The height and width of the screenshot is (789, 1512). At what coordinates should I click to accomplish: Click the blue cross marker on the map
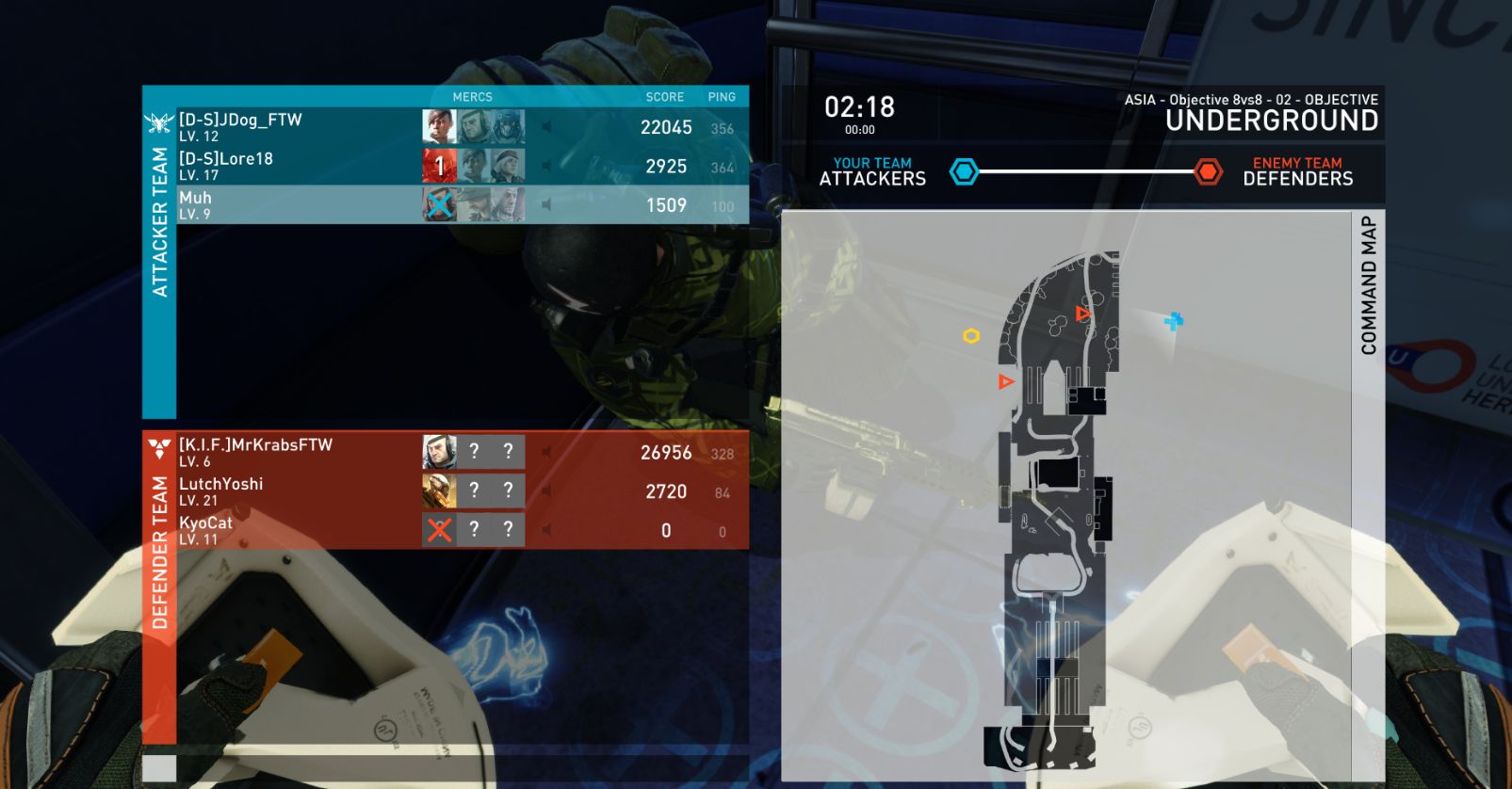pyautogui.click(x=1173, y=322)
